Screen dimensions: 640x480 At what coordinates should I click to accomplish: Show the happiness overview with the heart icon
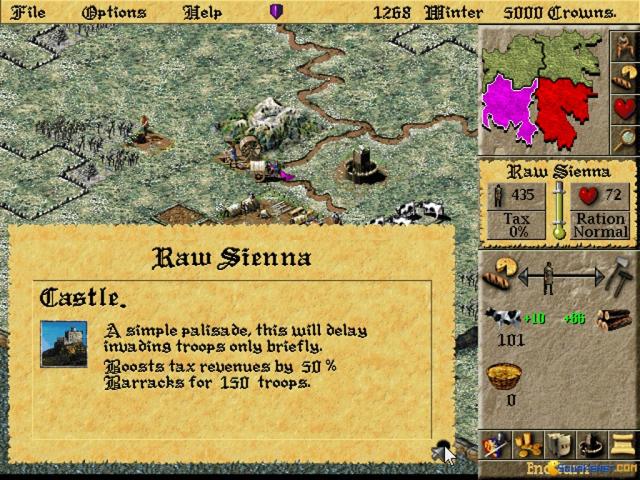622,107
